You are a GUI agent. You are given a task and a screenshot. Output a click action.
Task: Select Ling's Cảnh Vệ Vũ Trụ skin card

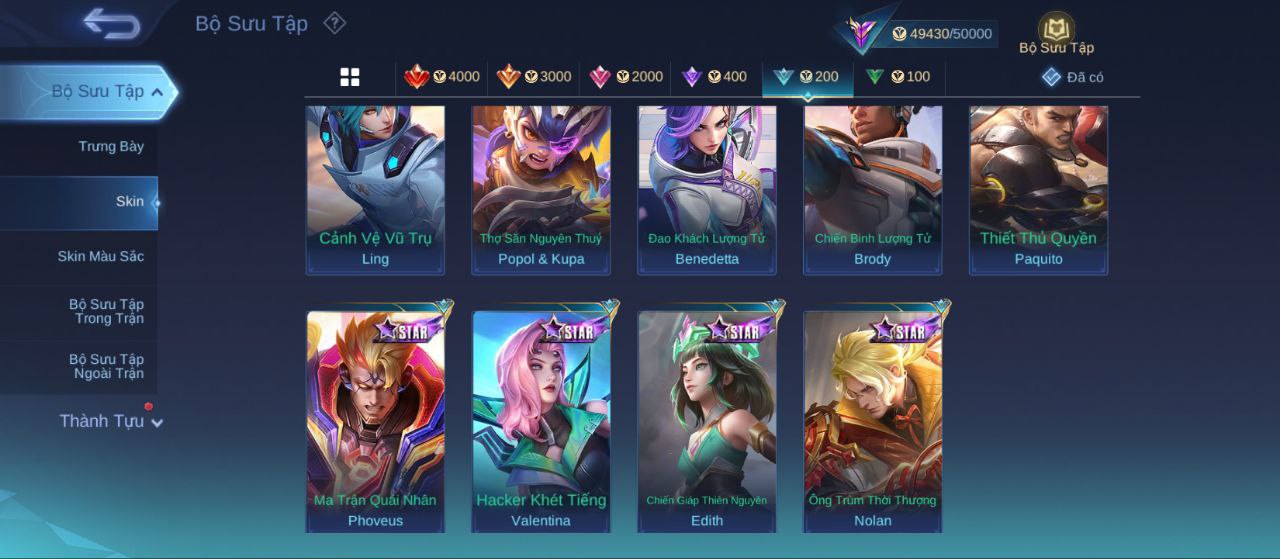point(375,188)
